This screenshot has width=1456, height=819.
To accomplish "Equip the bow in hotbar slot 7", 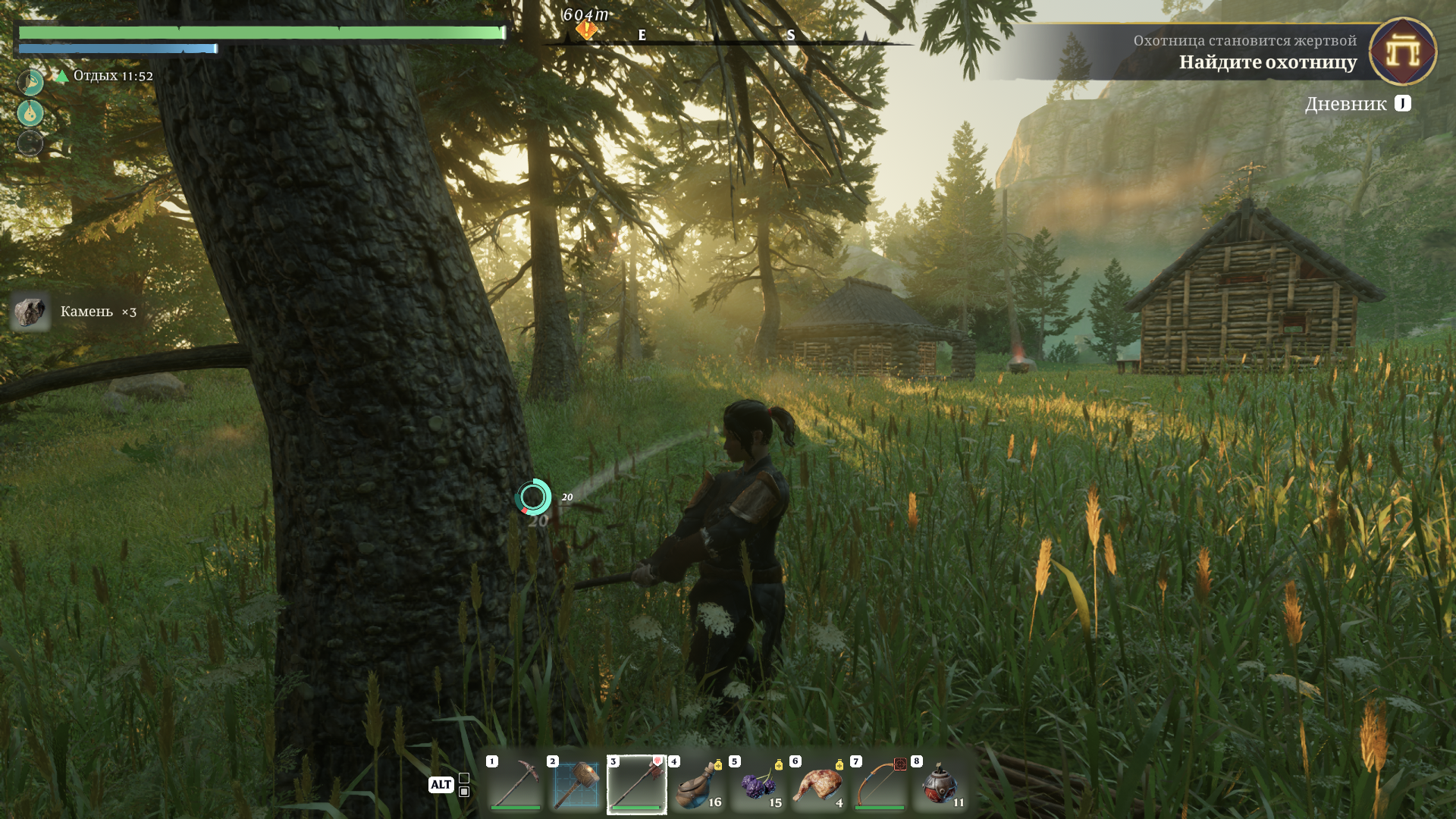I will click(x=880, y=784).
